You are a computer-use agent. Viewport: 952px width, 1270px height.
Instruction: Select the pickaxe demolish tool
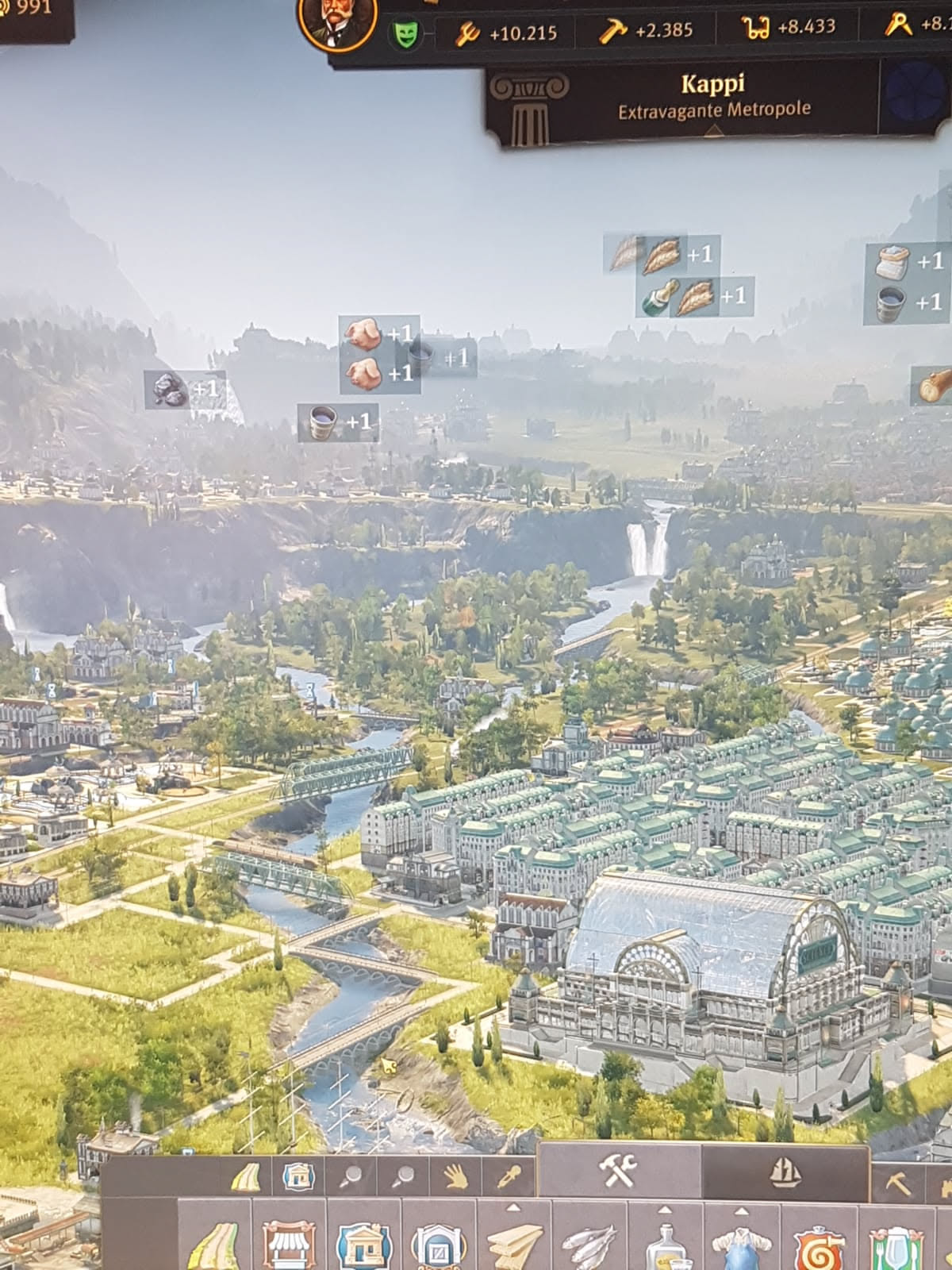click(x=897, y=1183)
